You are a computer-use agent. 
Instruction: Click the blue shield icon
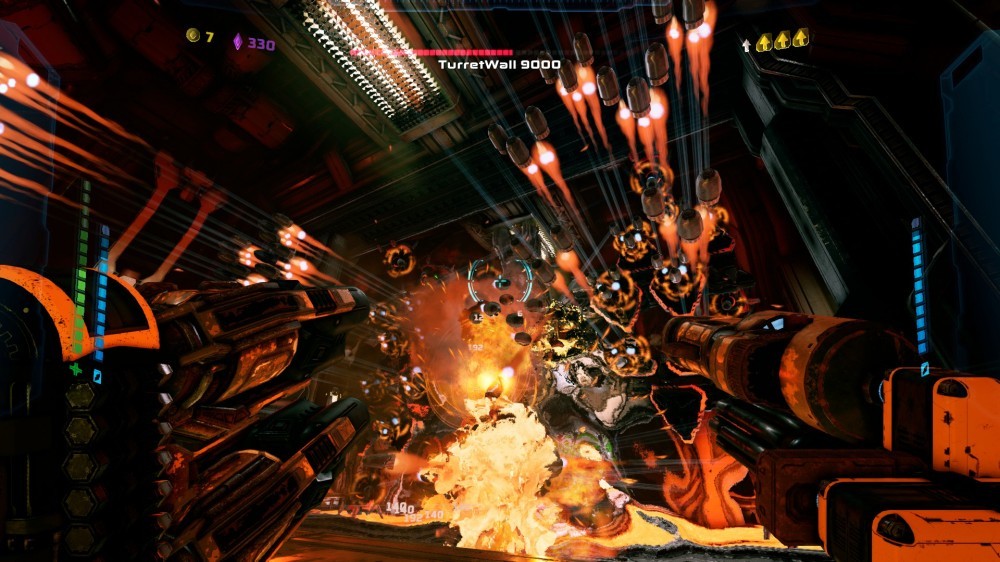click(97, 376)
